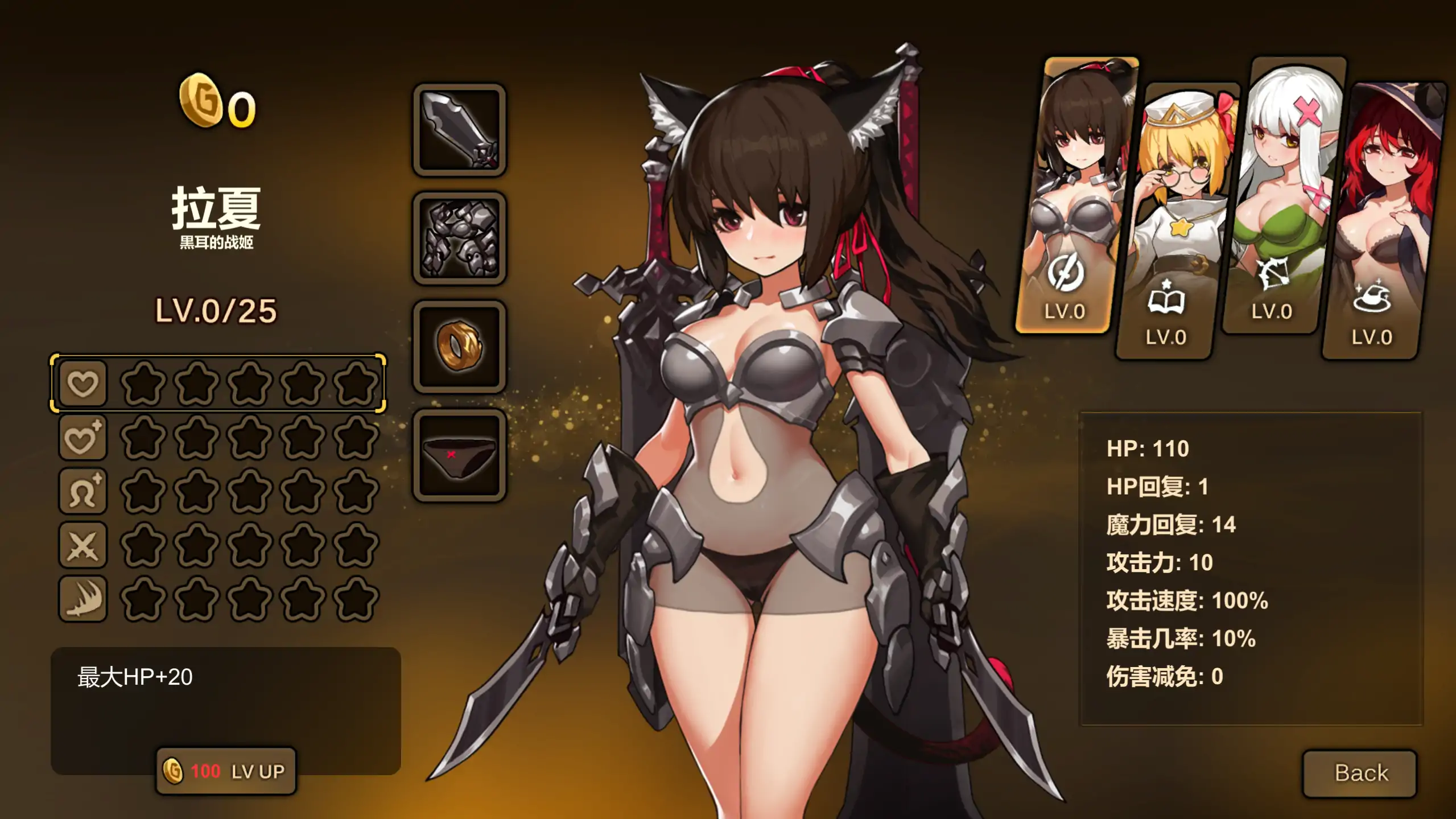Fill the last star in the HP regen row
This screenshot has width=1456, height=819.
(x=356, y=437)
